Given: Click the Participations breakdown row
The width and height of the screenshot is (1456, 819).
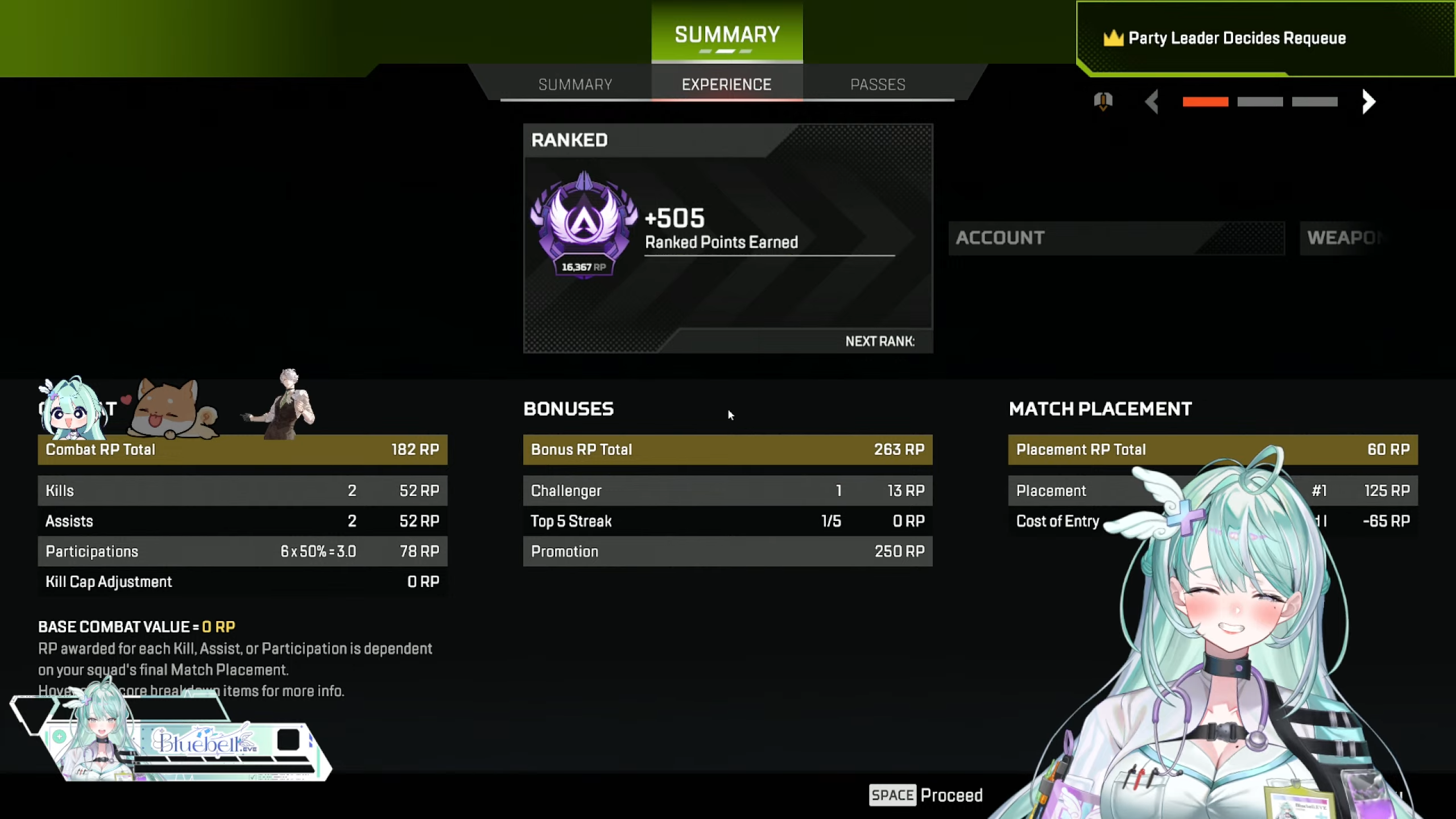Looking at the screenshot, I should (x=242, y=551).
